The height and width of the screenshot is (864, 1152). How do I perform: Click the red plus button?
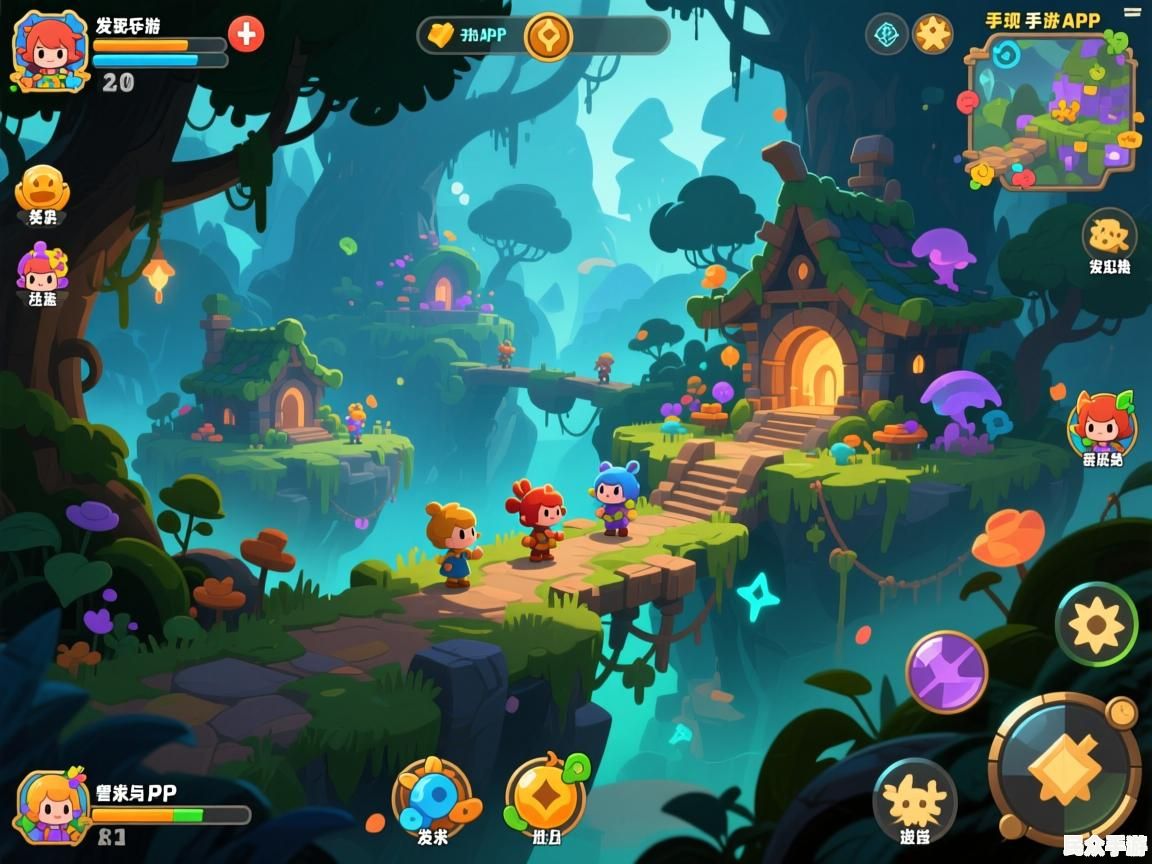click(246, 34)
